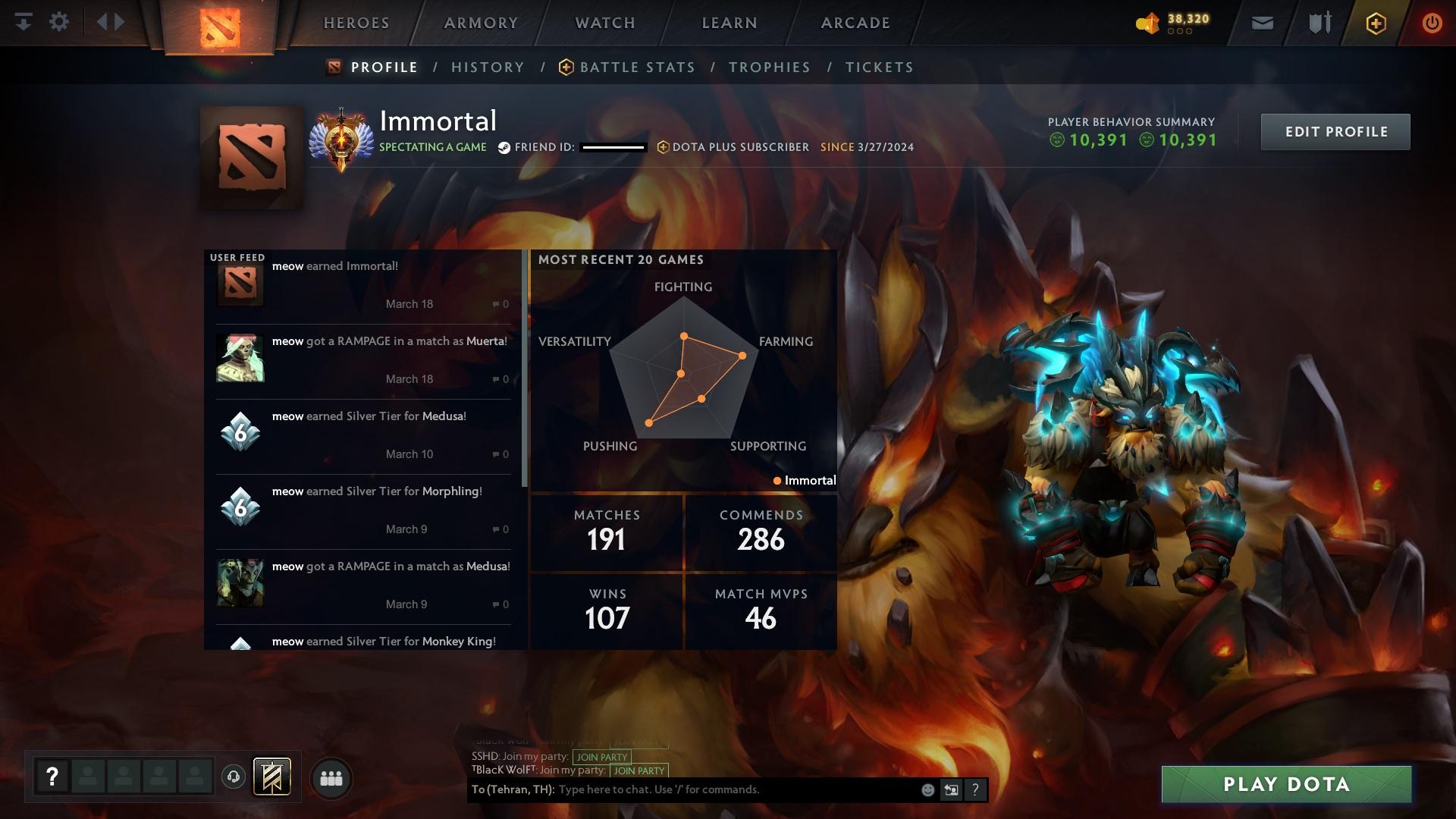Image resolution: width=1456 pixels, height=819 pixels.
Task: Open the mail envelope inbox
Action: [1262, 24]
